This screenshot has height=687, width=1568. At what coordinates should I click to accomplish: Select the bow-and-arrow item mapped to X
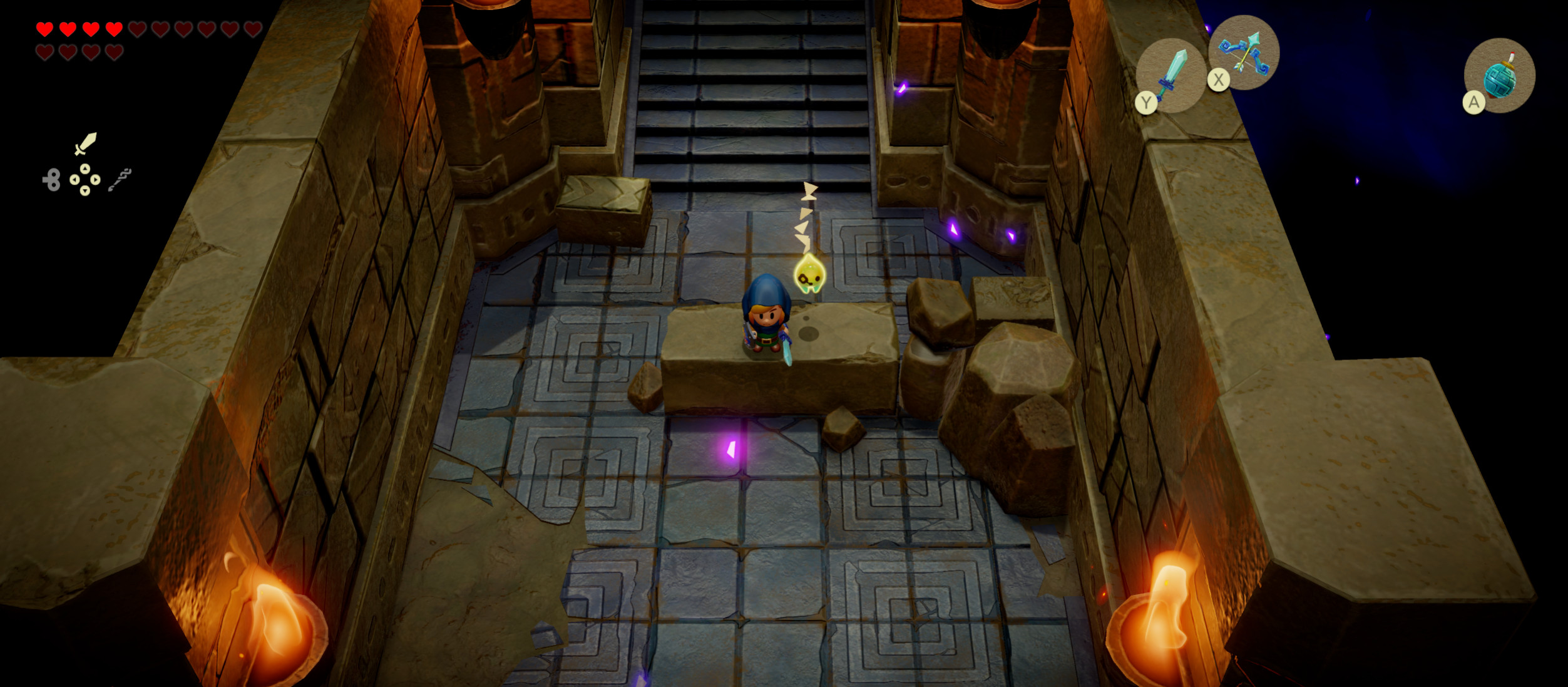coord(1244,53)
